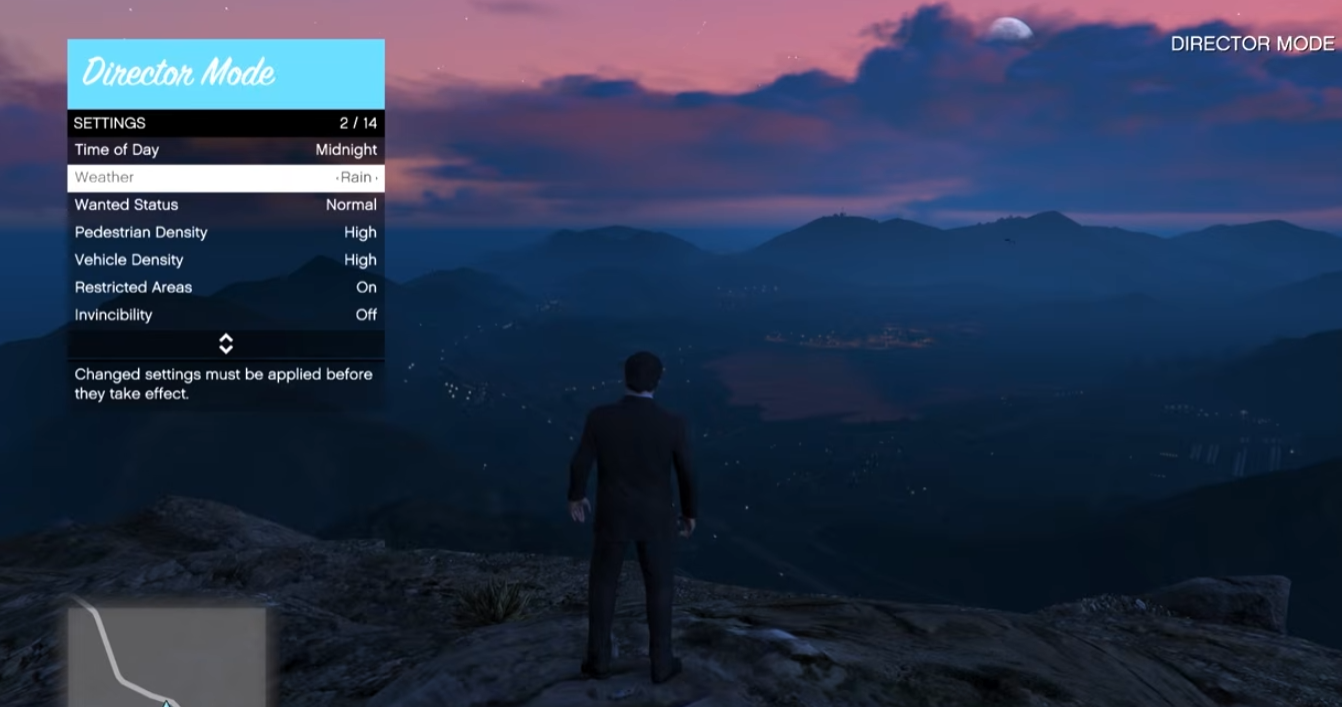Screen dimensions: 1342x707
Task: Click the menu's up-down scroll arrows
Action: coord(226,344)
